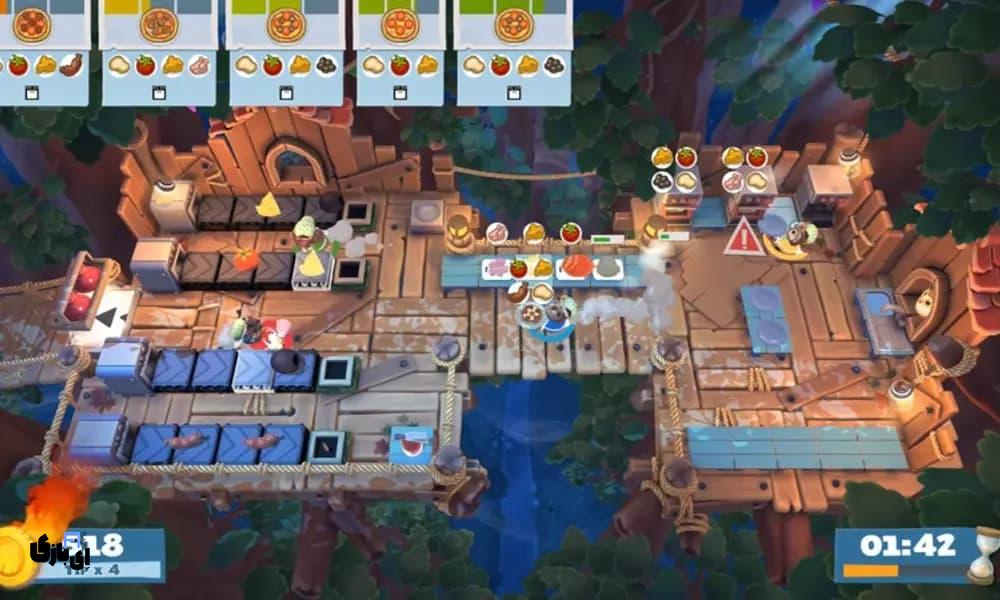
Task: Choose the three-ingredient plain cheese pizza order
Action: click(400, 50)
